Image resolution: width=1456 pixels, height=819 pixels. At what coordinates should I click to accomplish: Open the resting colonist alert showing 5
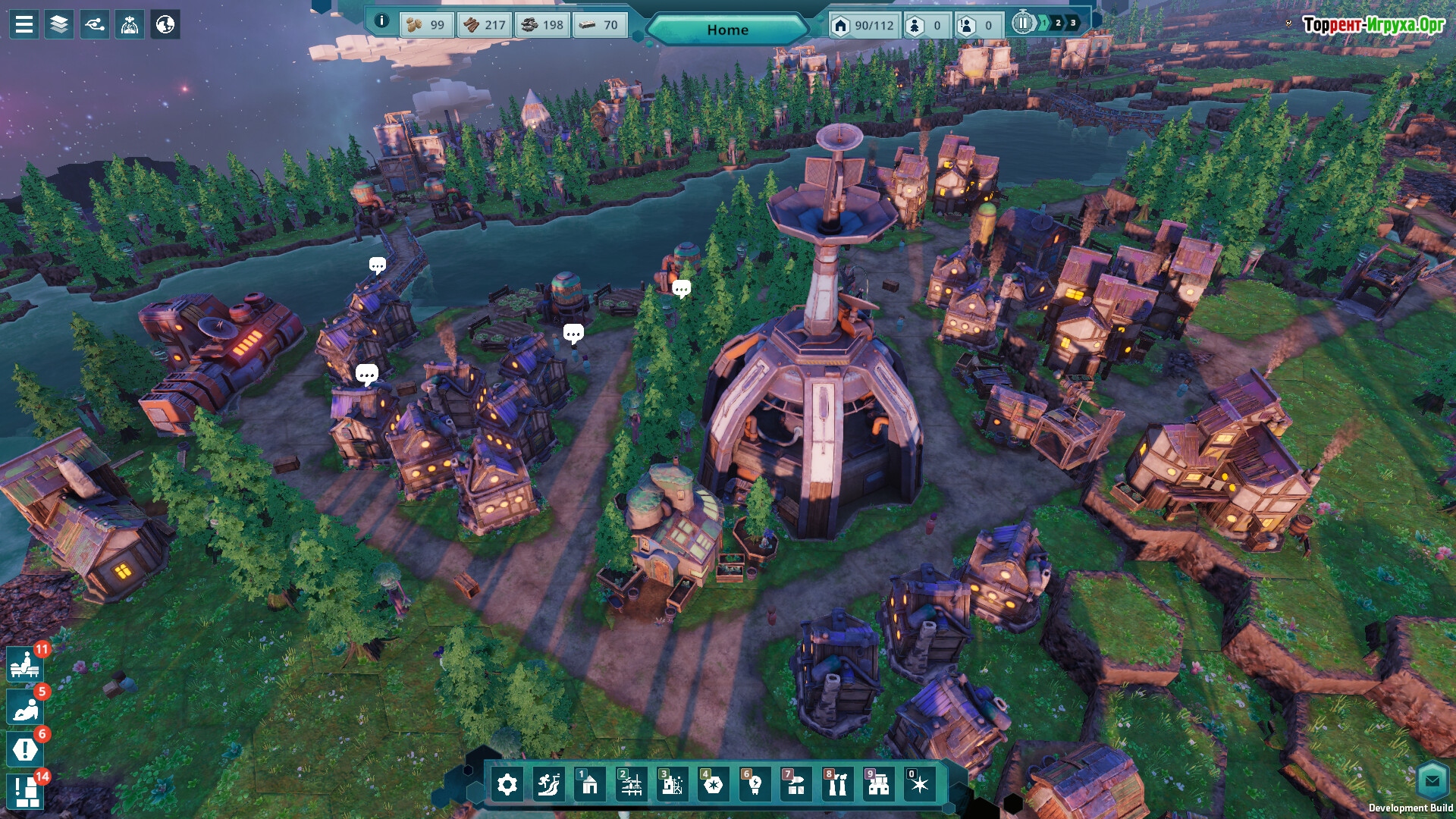tap(25, 708)
